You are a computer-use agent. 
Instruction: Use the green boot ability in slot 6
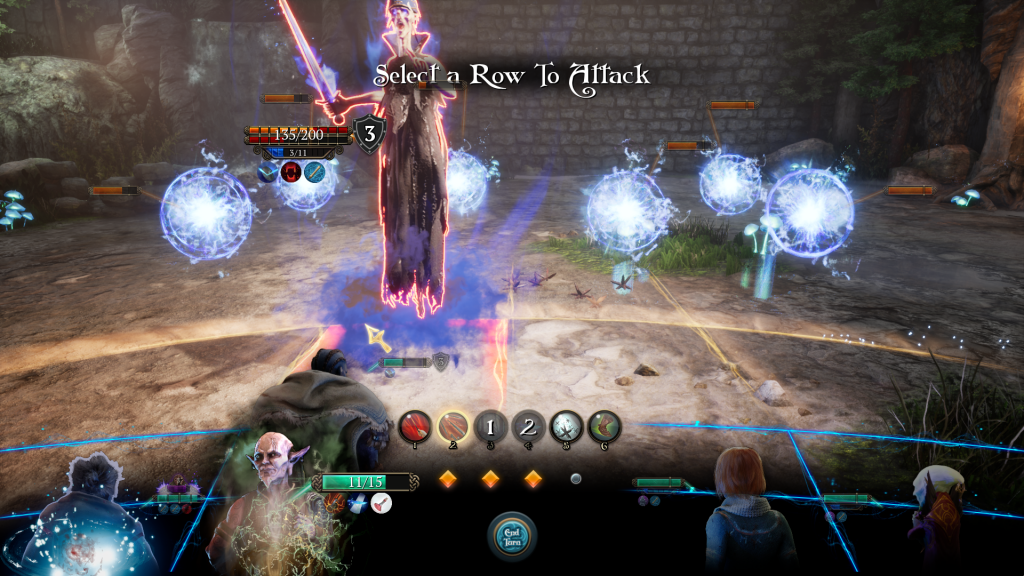(x=604, y=428)
